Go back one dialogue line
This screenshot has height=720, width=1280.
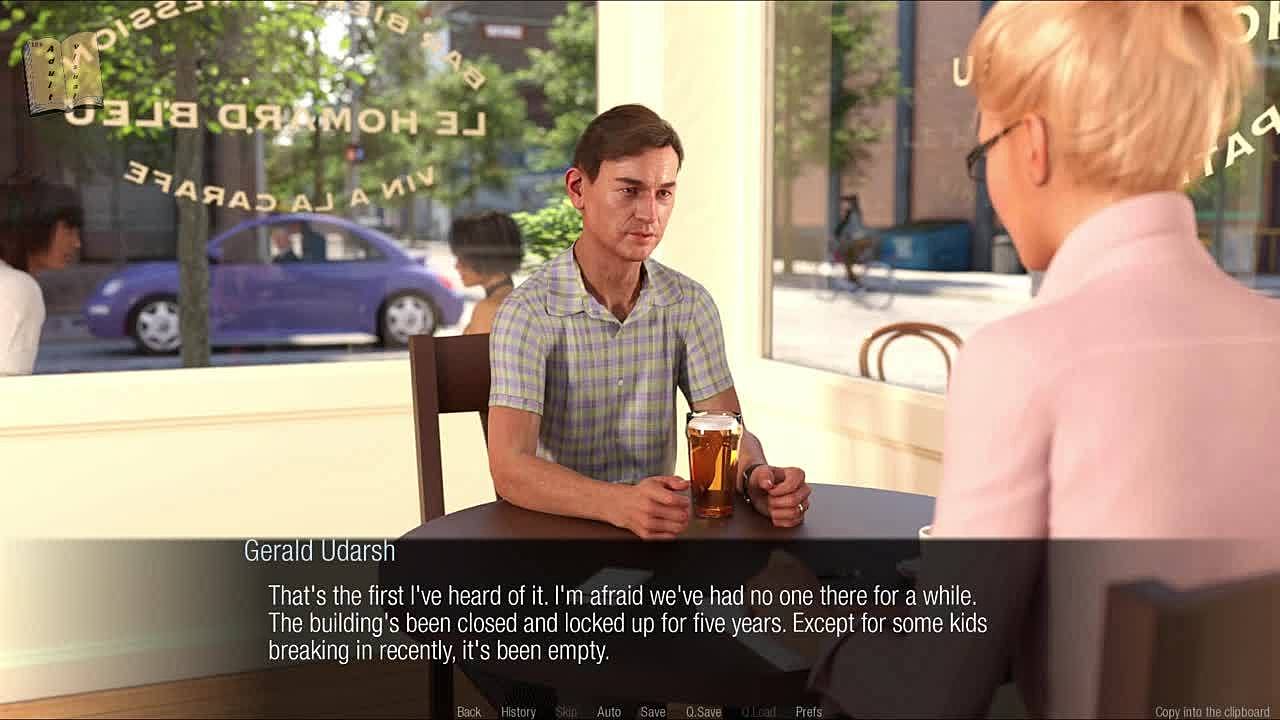pos(468,712)
